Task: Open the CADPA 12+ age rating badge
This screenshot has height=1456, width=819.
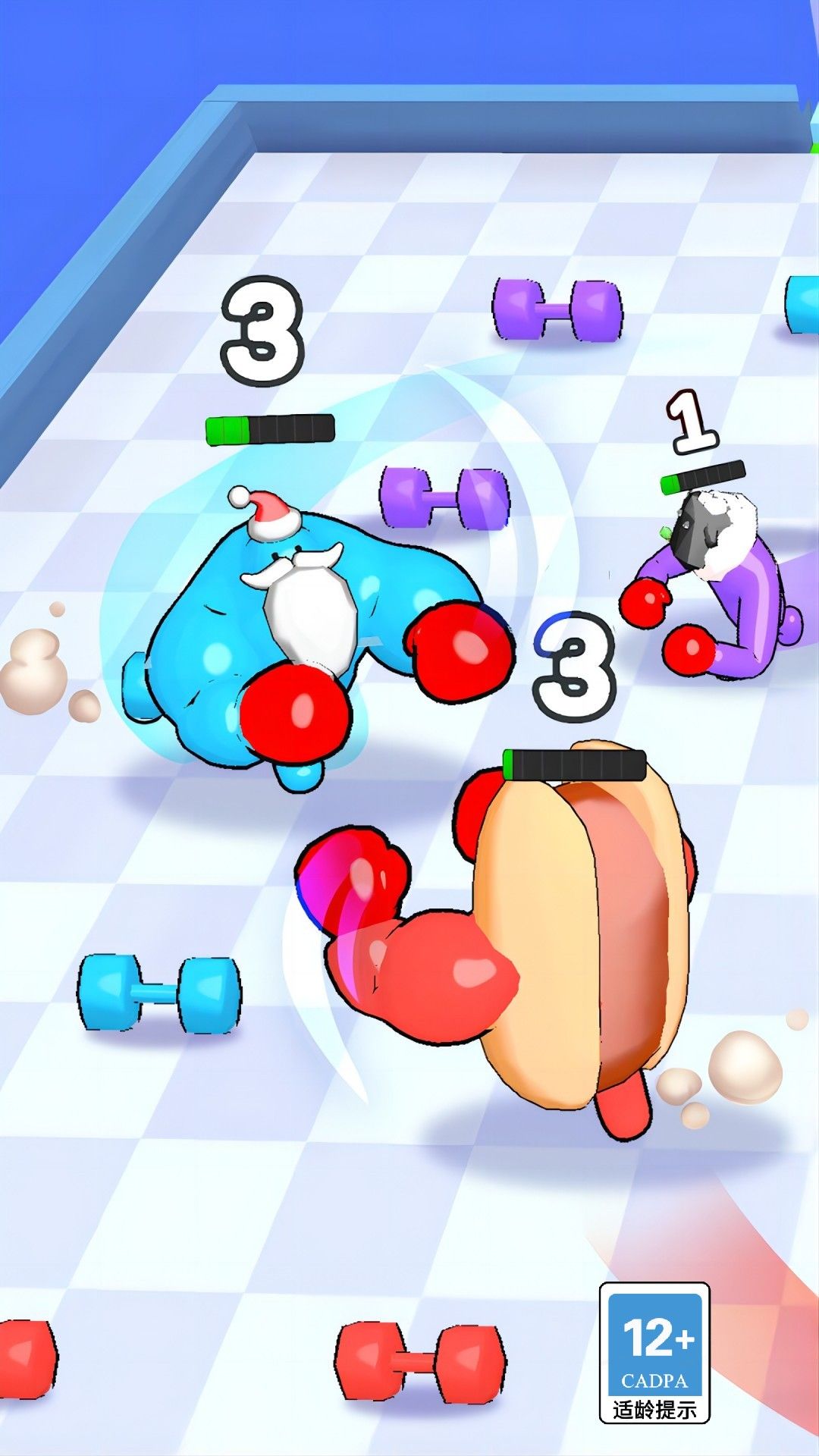Action: click(654, 1352)
